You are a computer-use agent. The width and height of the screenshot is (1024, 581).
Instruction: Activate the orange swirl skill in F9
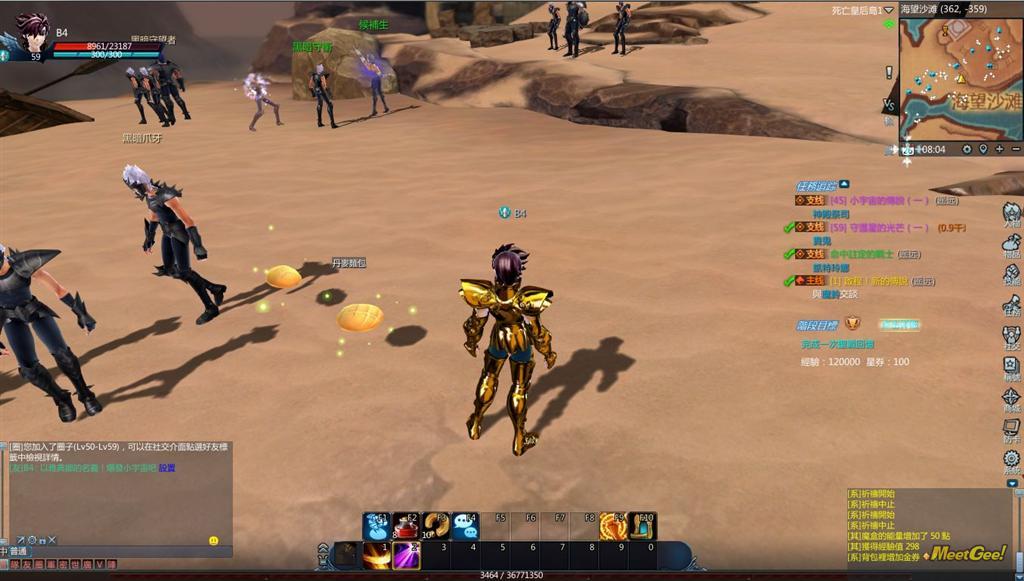pos(612,527)
